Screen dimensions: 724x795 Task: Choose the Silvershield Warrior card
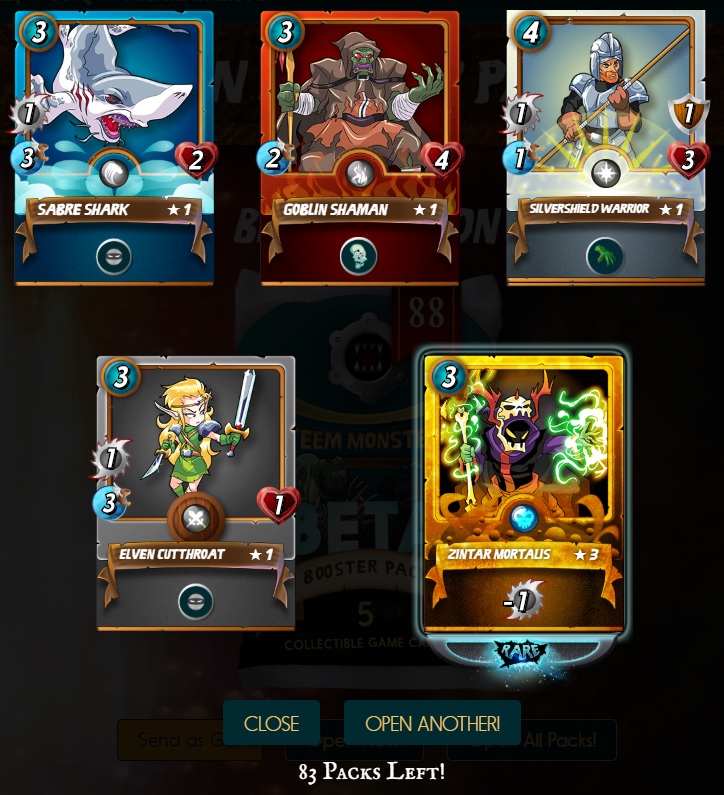pyautogui.click(x=605, y=147)
